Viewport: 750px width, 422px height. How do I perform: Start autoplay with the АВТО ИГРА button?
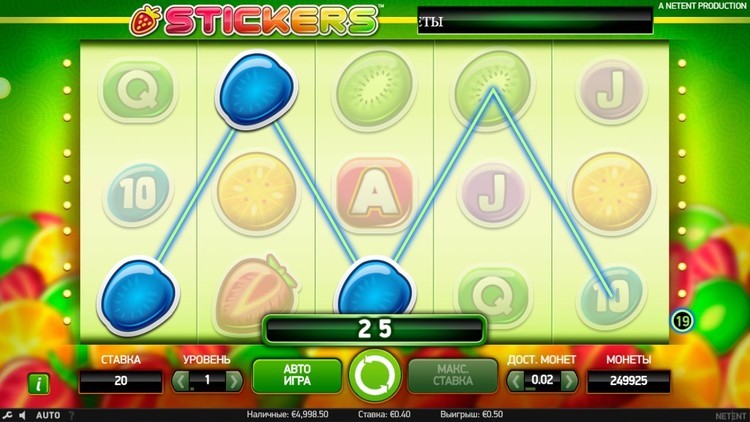coord(297,375)
